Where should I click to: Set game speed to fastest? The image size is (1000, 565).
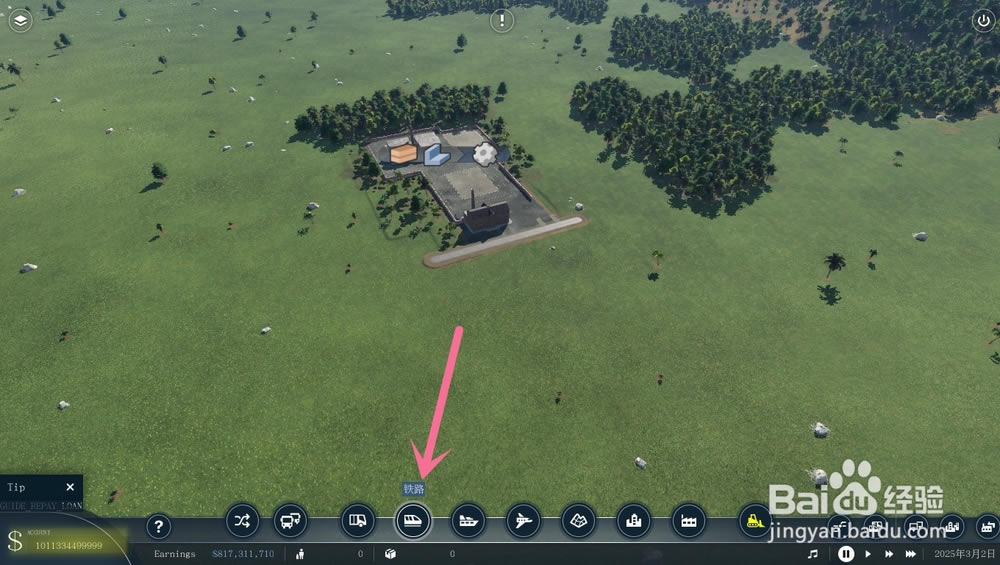(911, 554)
